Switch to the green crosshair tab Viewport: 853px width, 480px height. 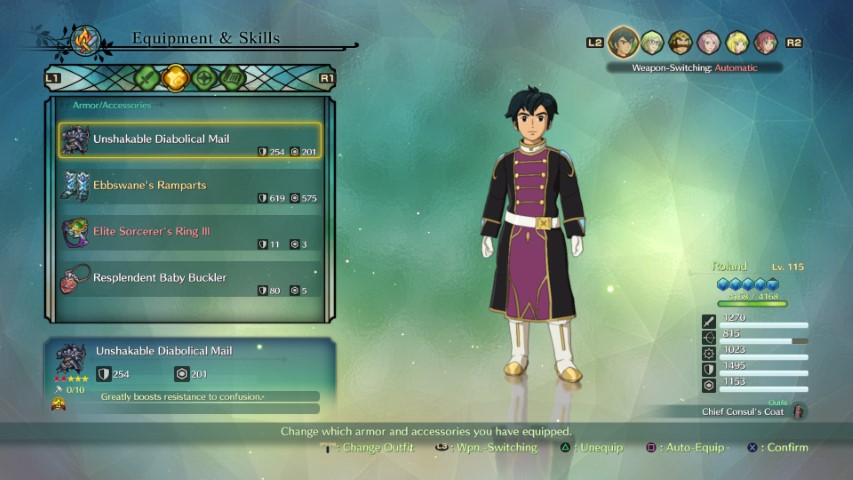(x=205, y=77)
